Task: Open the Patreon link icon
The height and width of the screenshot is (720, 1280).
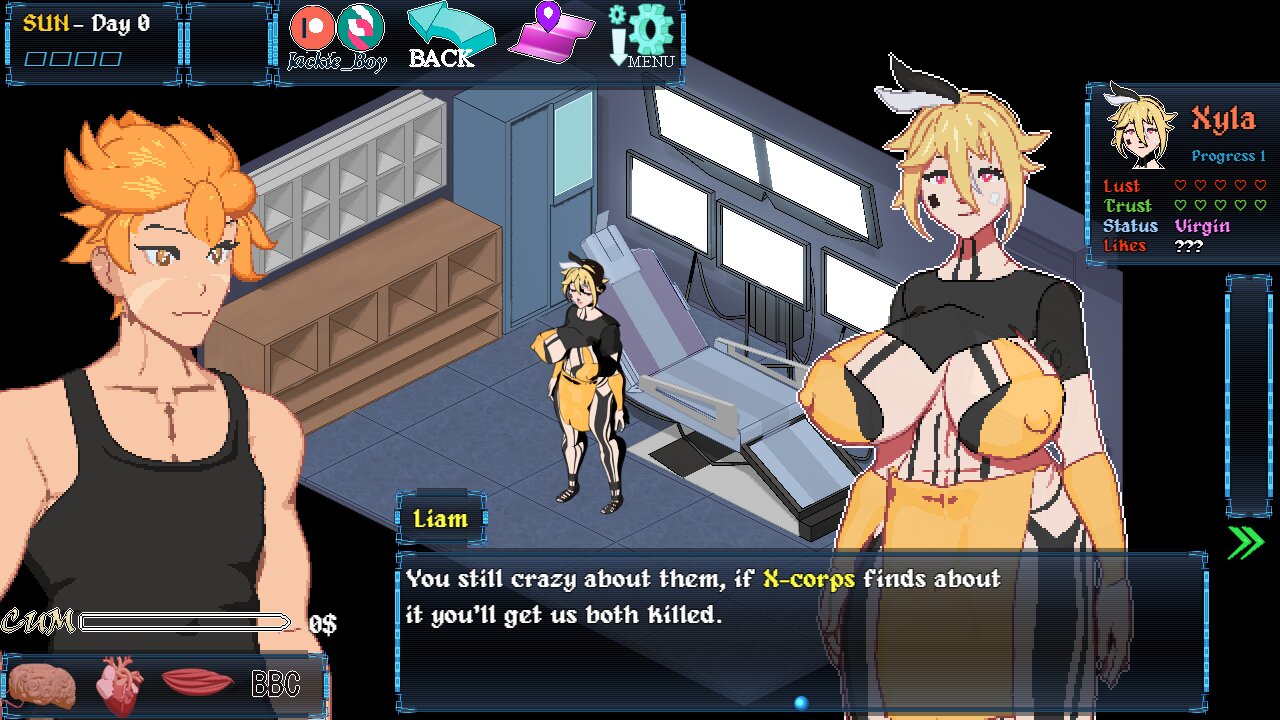Action: 312,27
